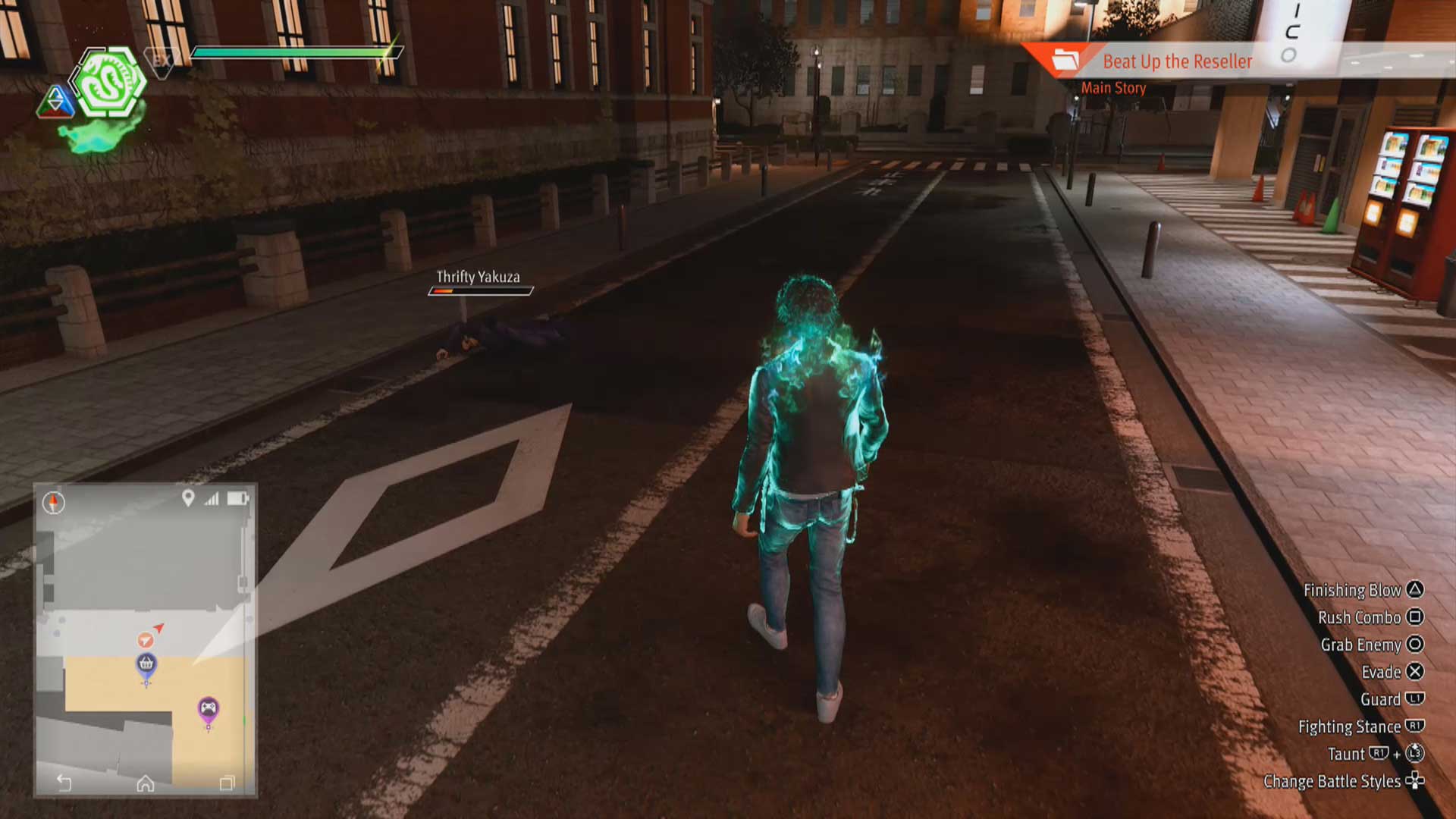
Task: Click the compass icon on the phone map
Action: coord(54,502)
